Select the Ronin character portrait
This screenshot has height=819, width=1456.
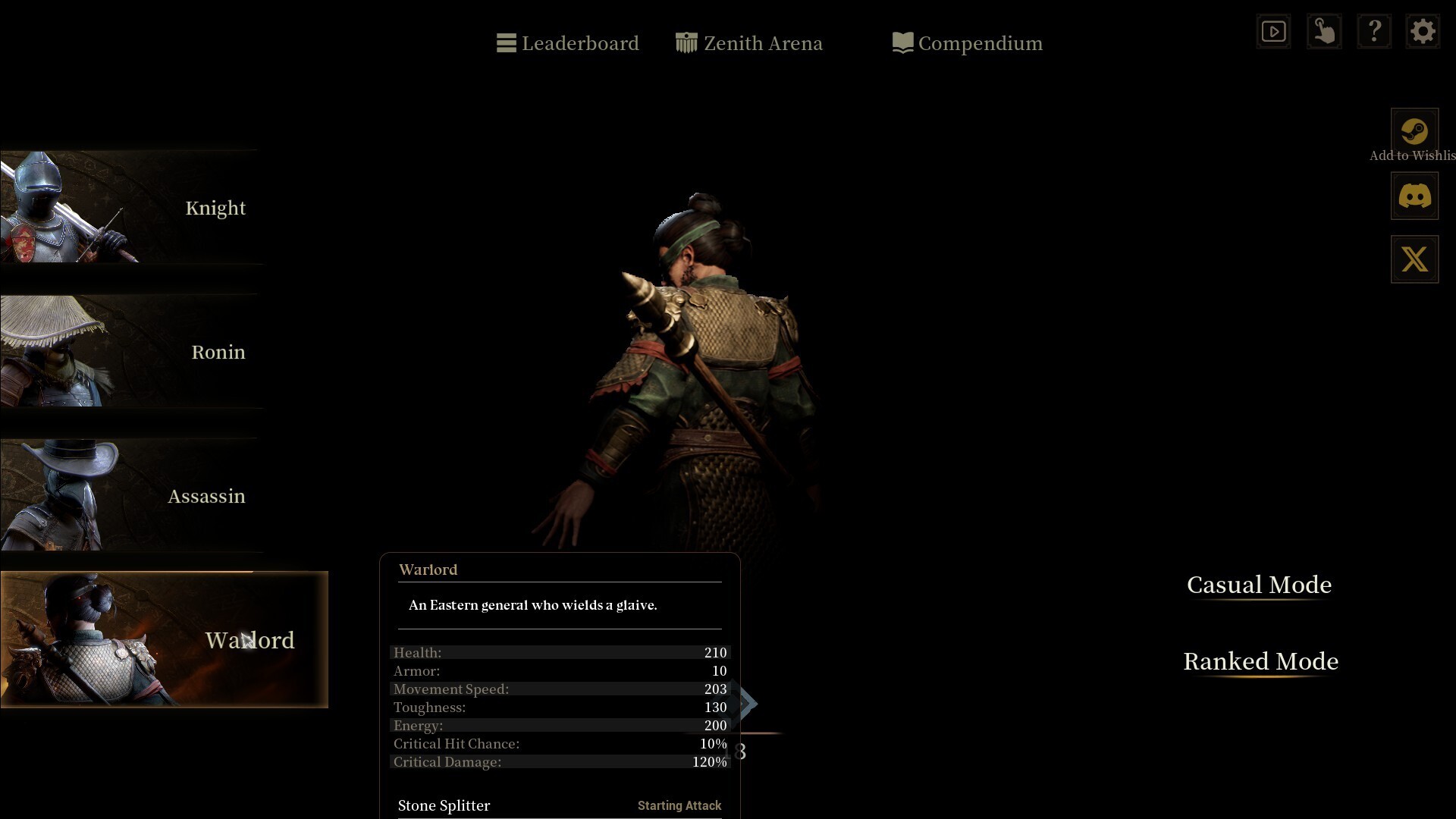tap(129, 352)
